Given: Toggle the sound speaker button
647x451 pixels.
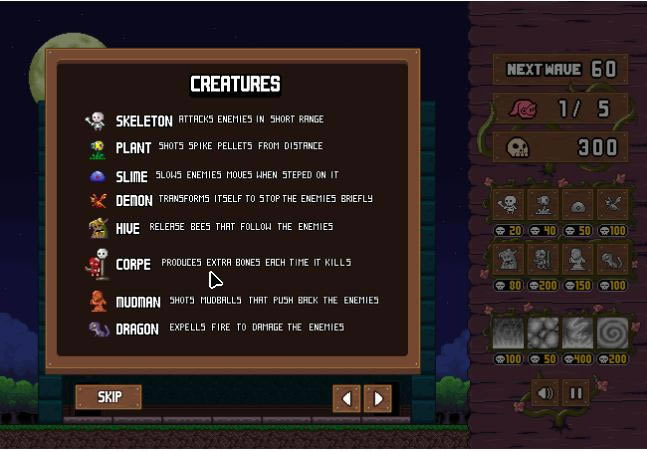Looking at the screenshot, I should pos(544,392).
